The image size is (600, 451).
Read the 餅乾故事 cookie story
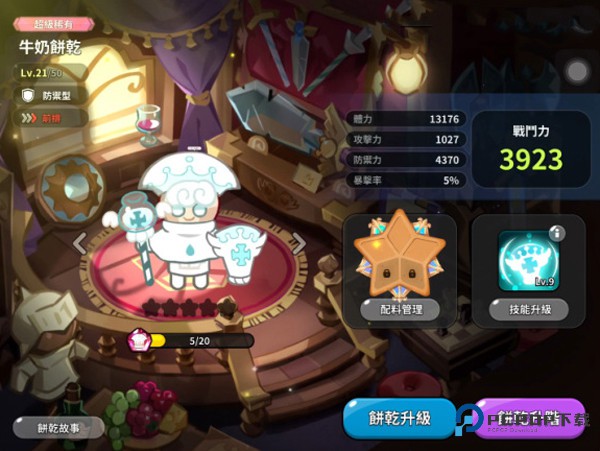pyautogui.click(x=59, y=427)
